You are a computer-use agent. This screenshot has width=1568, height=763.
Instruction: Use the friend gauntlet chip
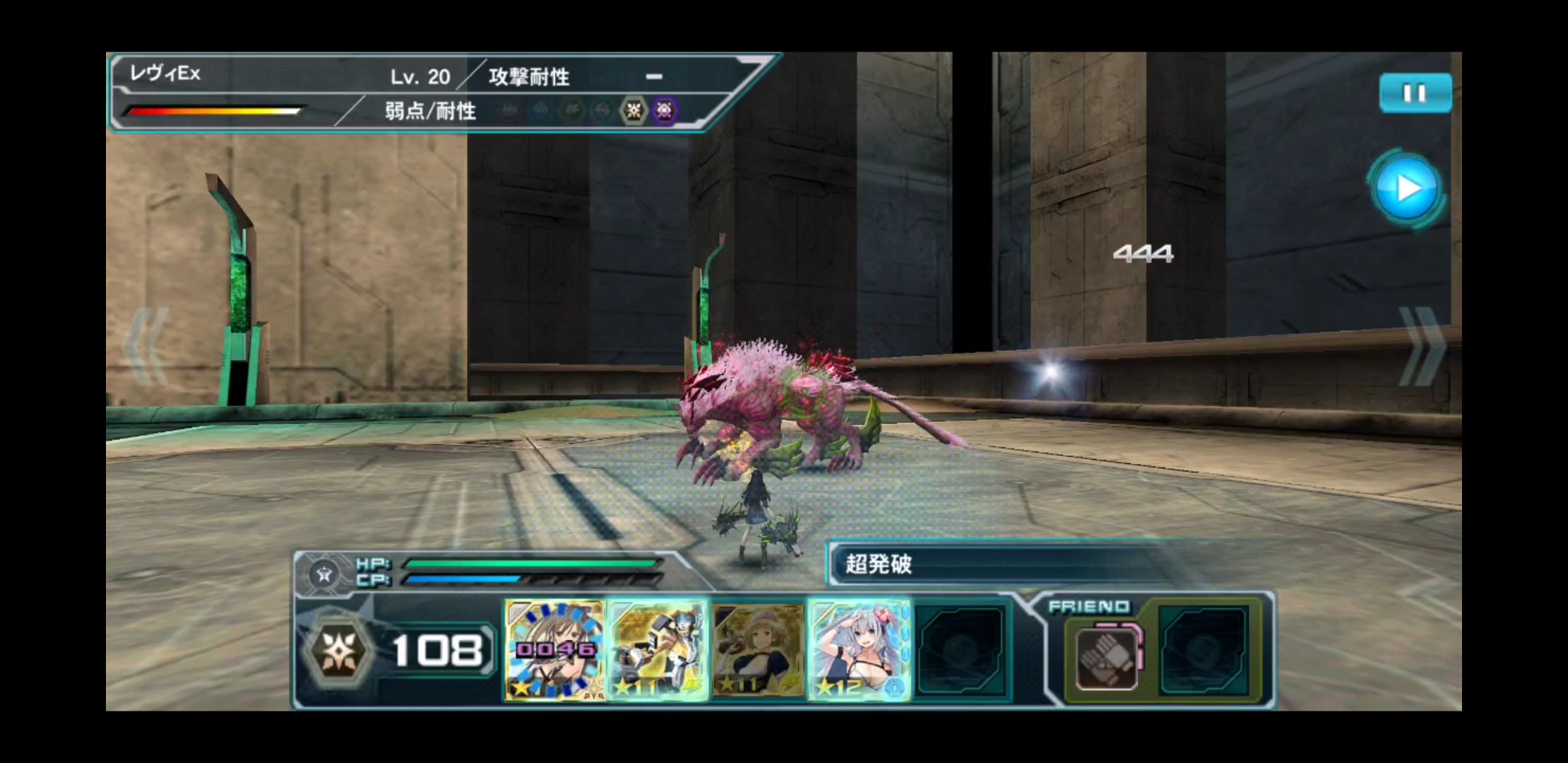1106,658
